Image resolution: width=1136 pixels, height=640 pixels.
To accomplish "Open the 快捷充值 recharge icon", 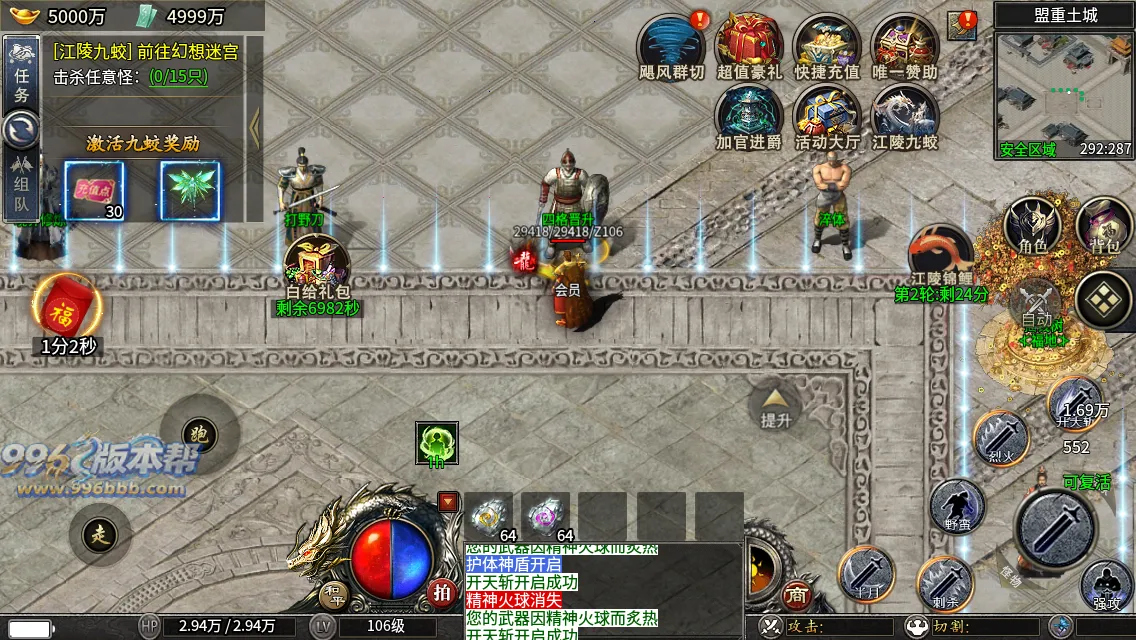I will (x=827, y=44).
